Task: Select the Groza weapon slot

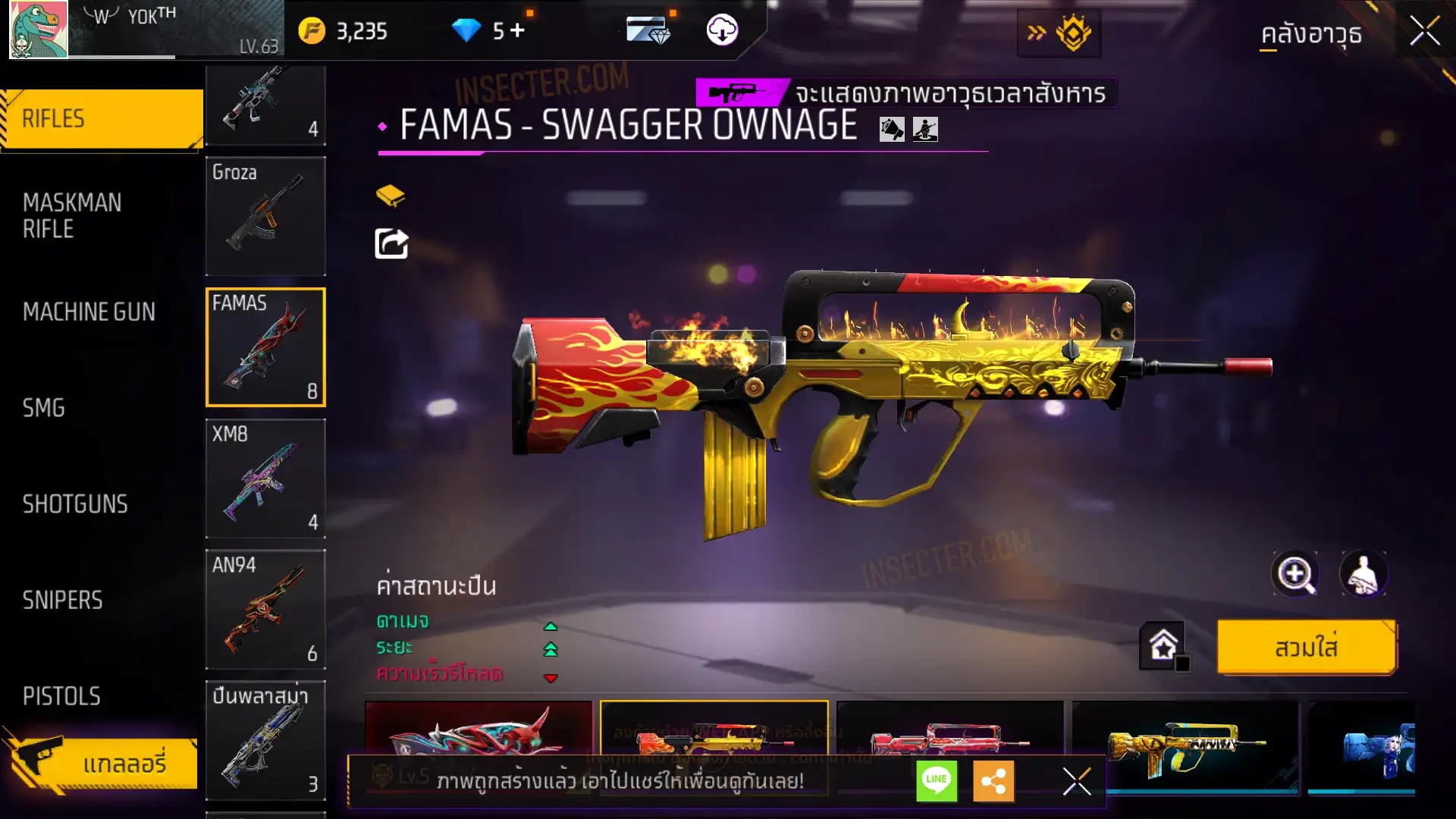Action: [x=265, y=216]
